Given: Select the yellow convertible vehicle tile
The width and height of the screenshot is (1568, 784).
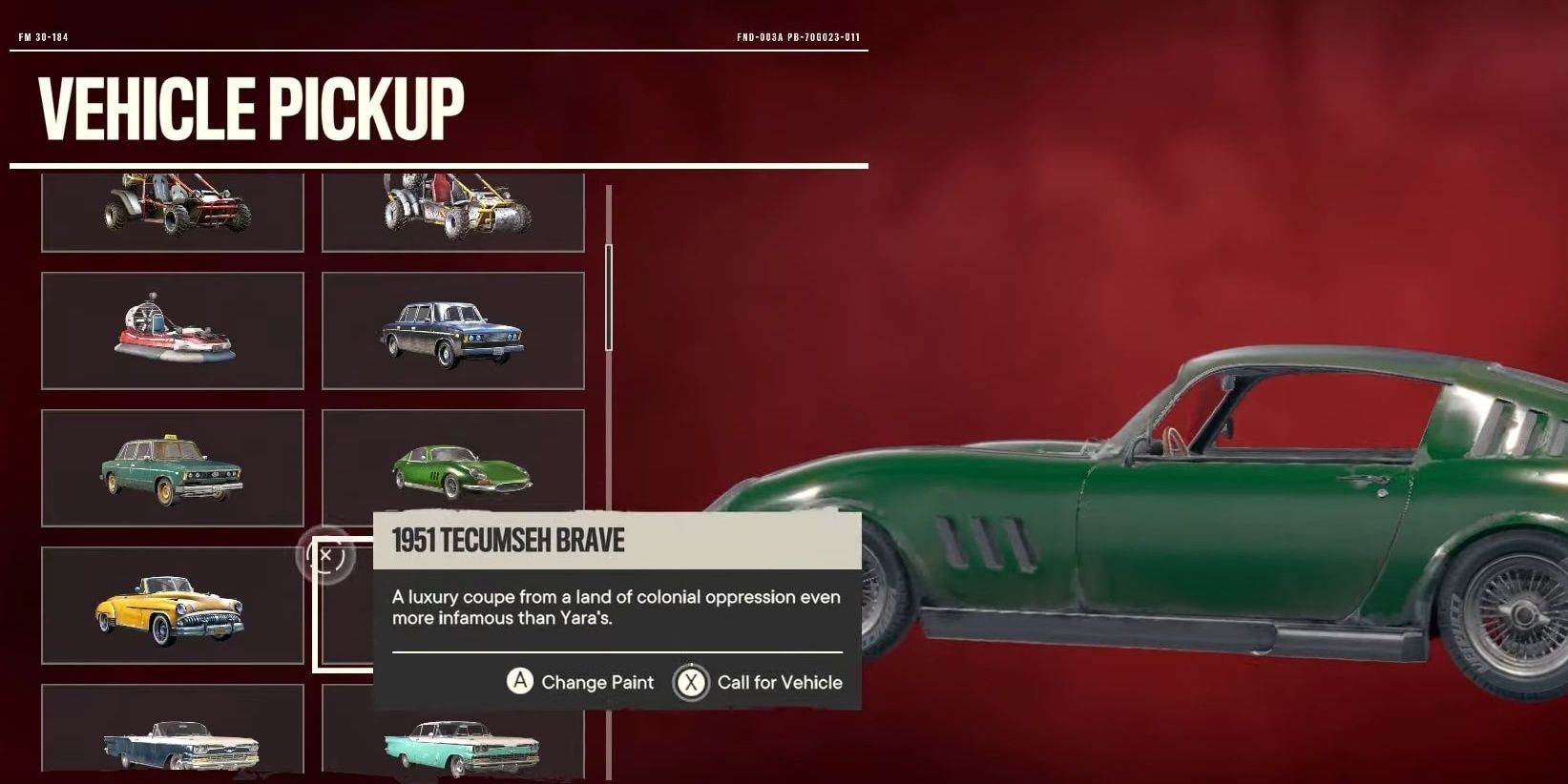Looking at the screenshot, I should tap(173, 605).
